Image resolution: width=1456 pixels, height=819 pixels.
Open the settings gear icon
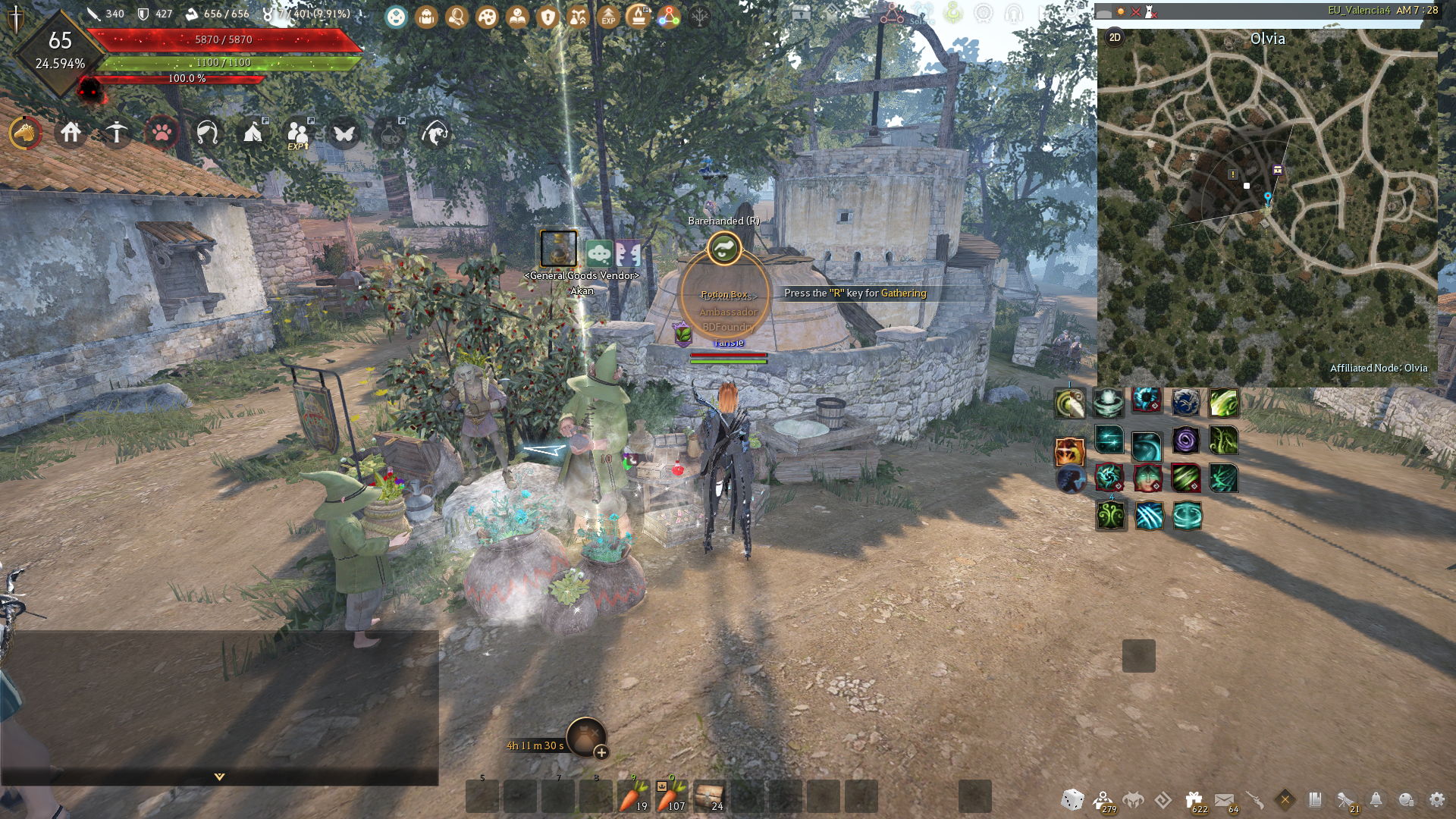click(1436, 799)
